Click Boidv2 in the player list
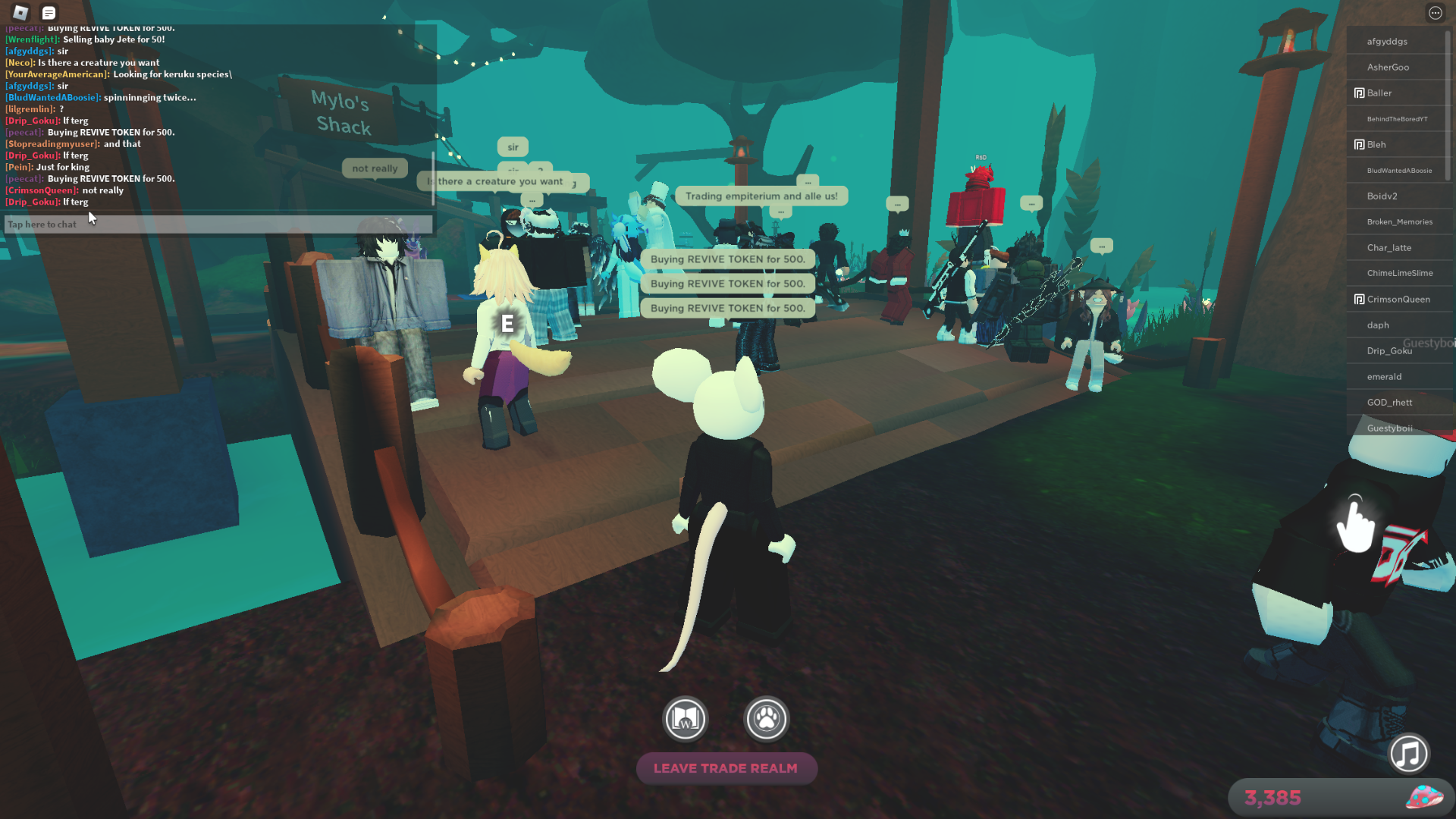Screen dimensions: 1456x819 point(1382,196)
